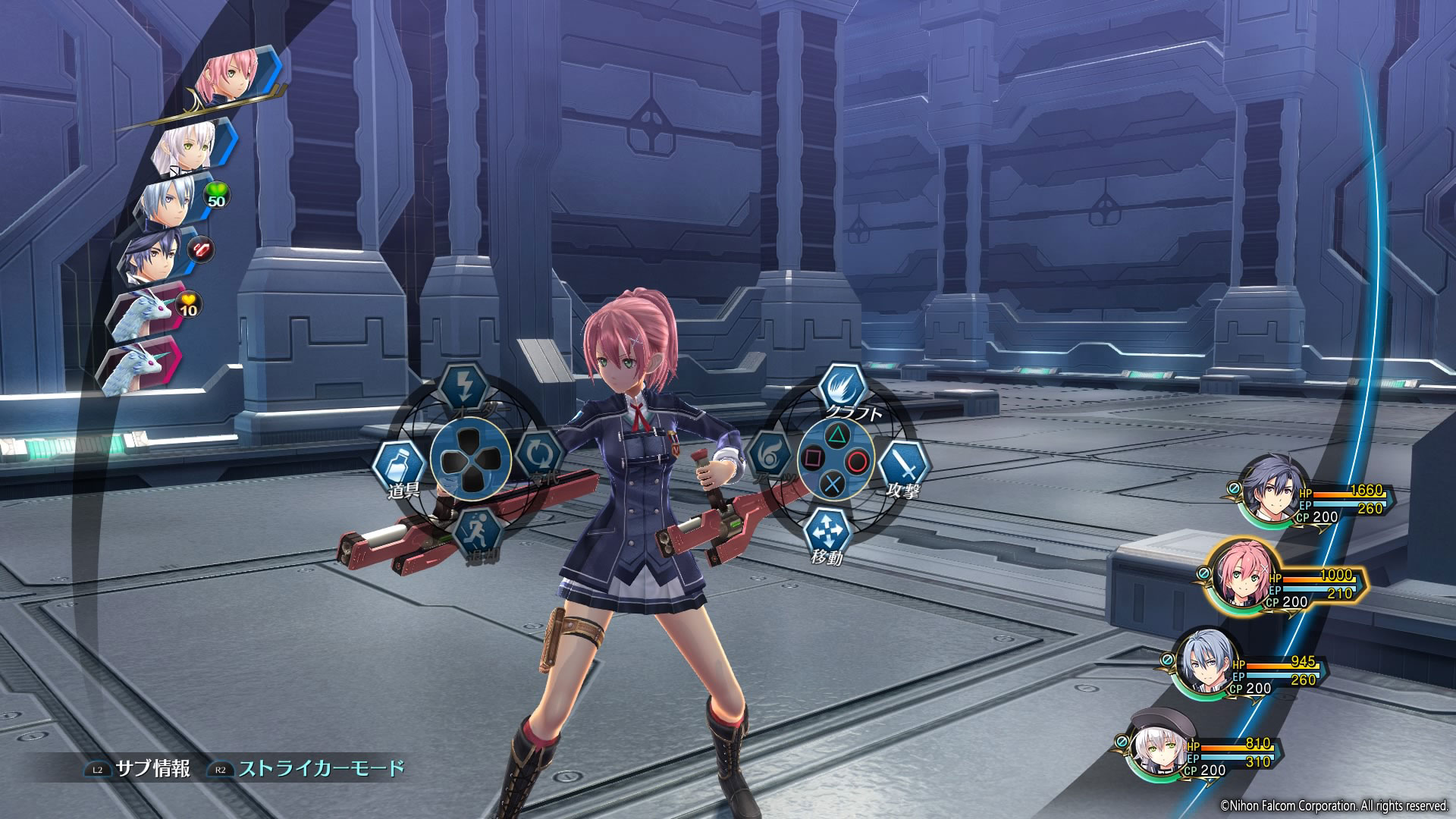This screenshot has height=819, width=1456.
Task: Click the green heart 50 turn bonus
Action: [216, 194]
